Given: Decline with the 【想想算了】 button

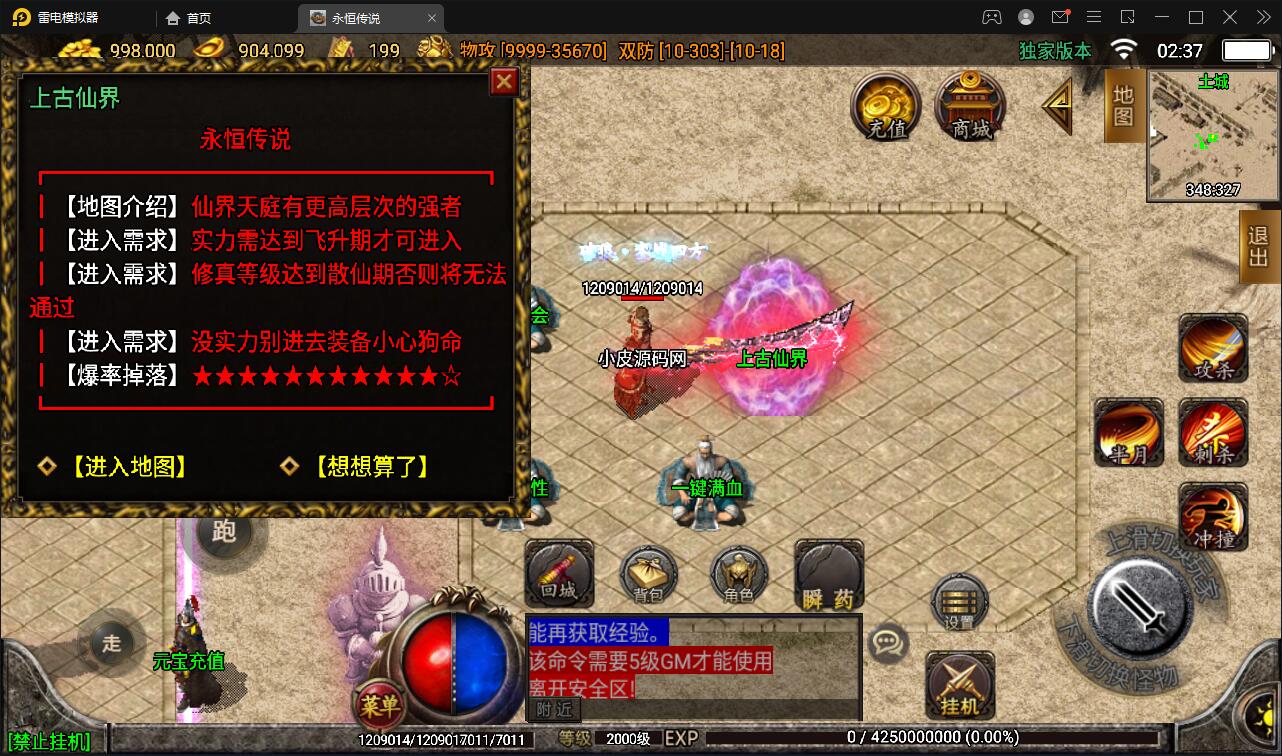Looking at the screenshot, I should [x=366, y=465].
